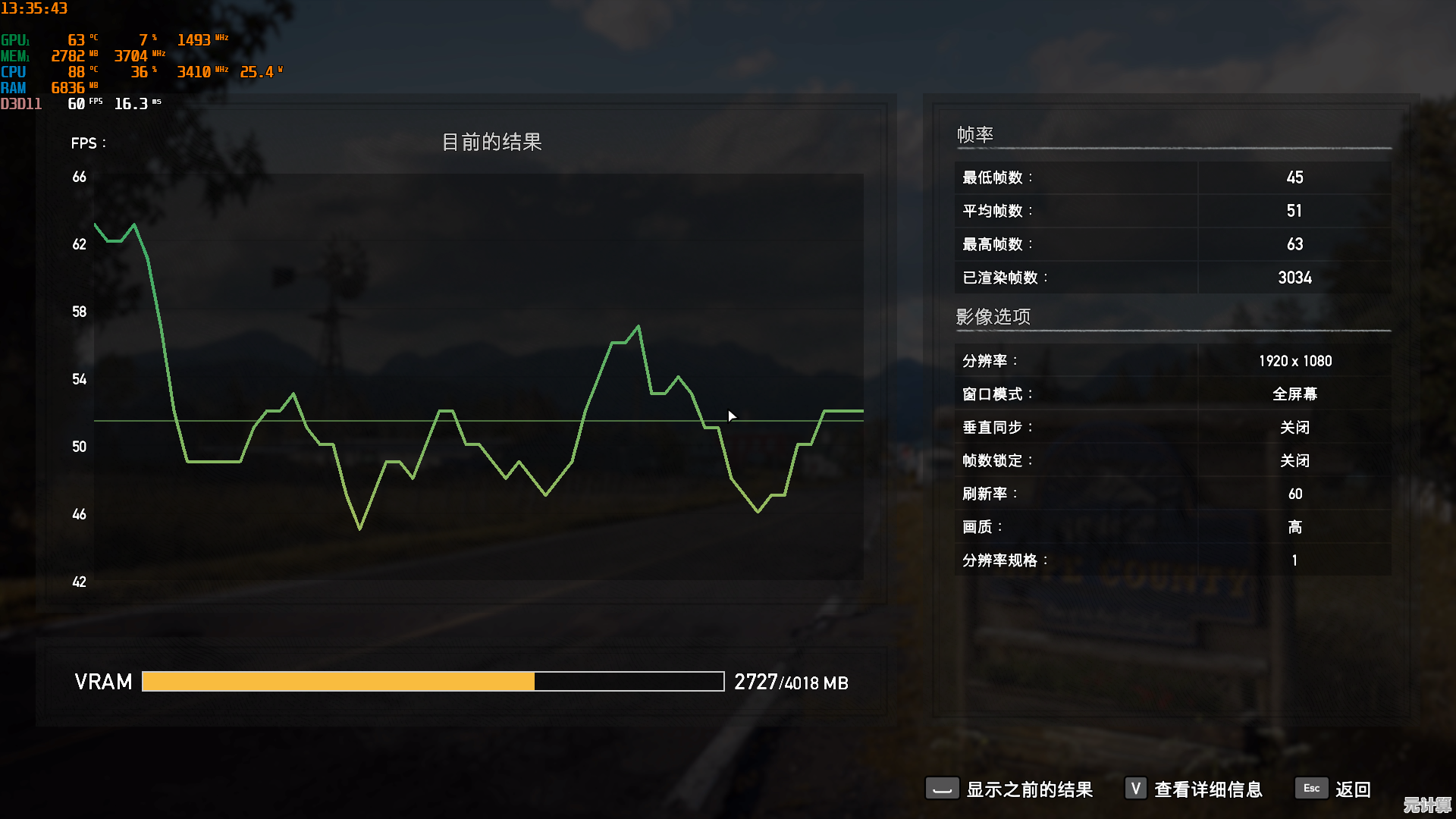
Task: Click the VRAM usage bar
Action: pos(432,682)
